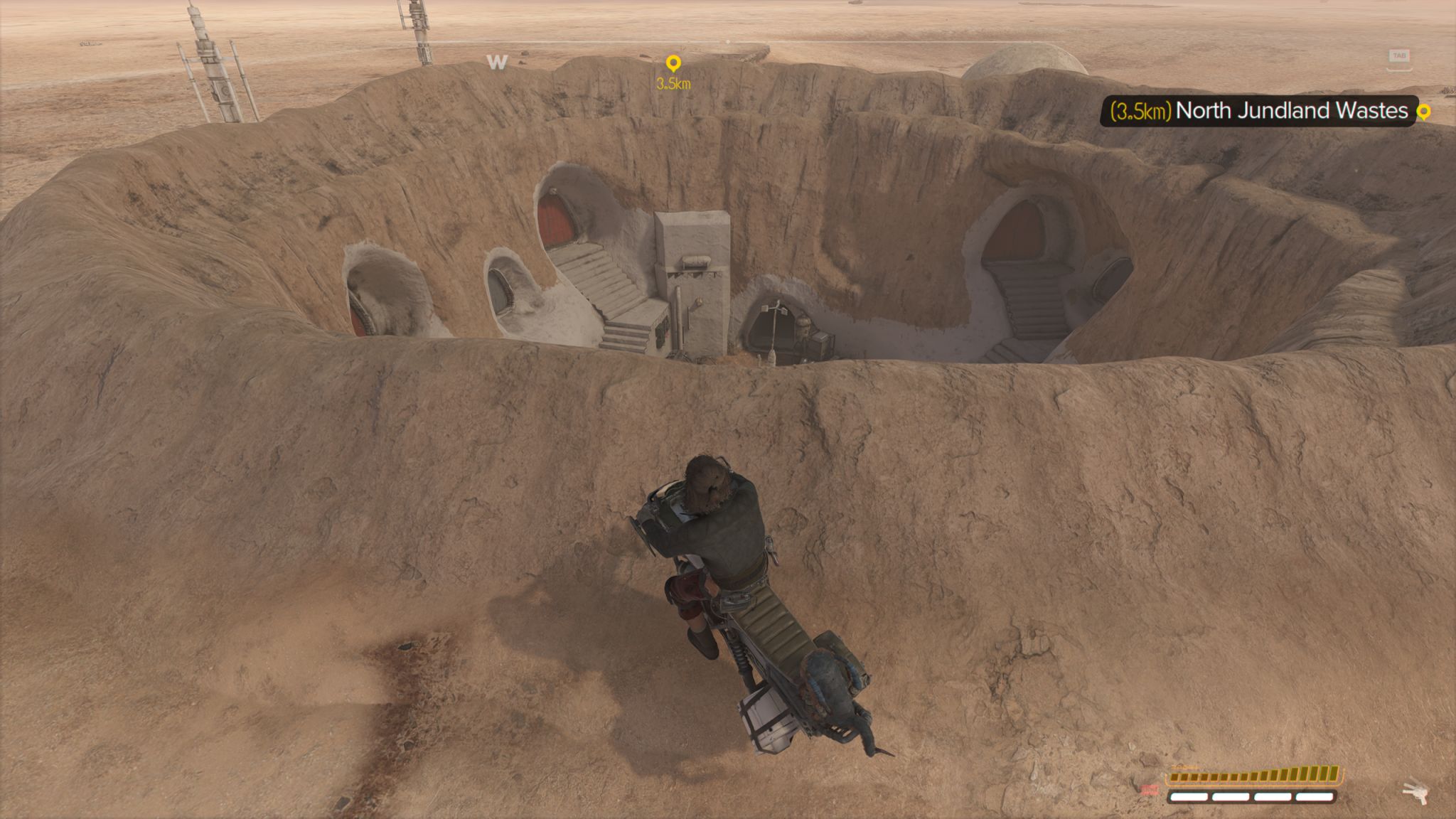
Task: Click the blaster pistol weapon icon
Action: point(1415,791)
